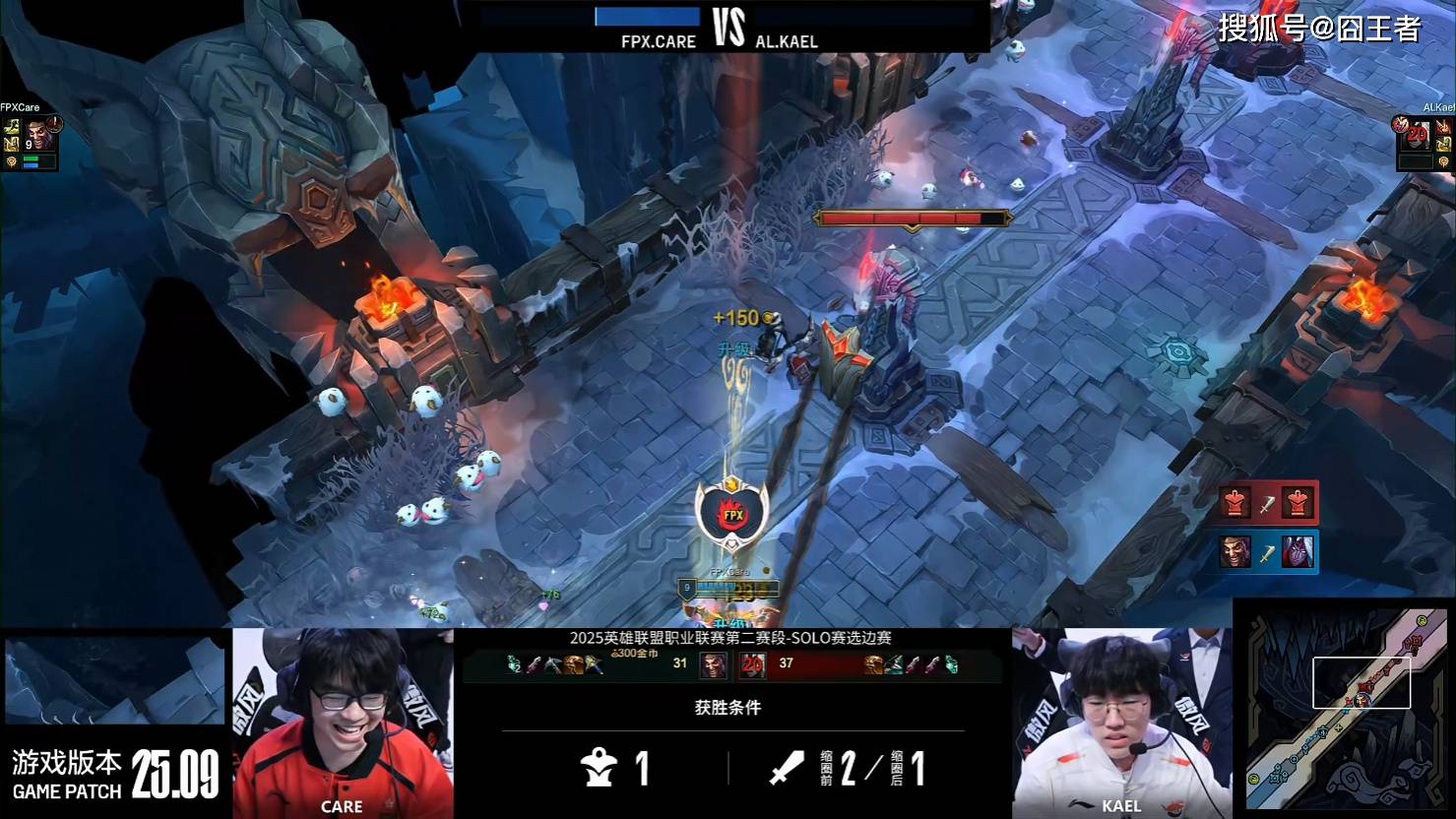Click the Sohu account watermark
This screenshot has height=819, width=1456.
(1319, 29)
